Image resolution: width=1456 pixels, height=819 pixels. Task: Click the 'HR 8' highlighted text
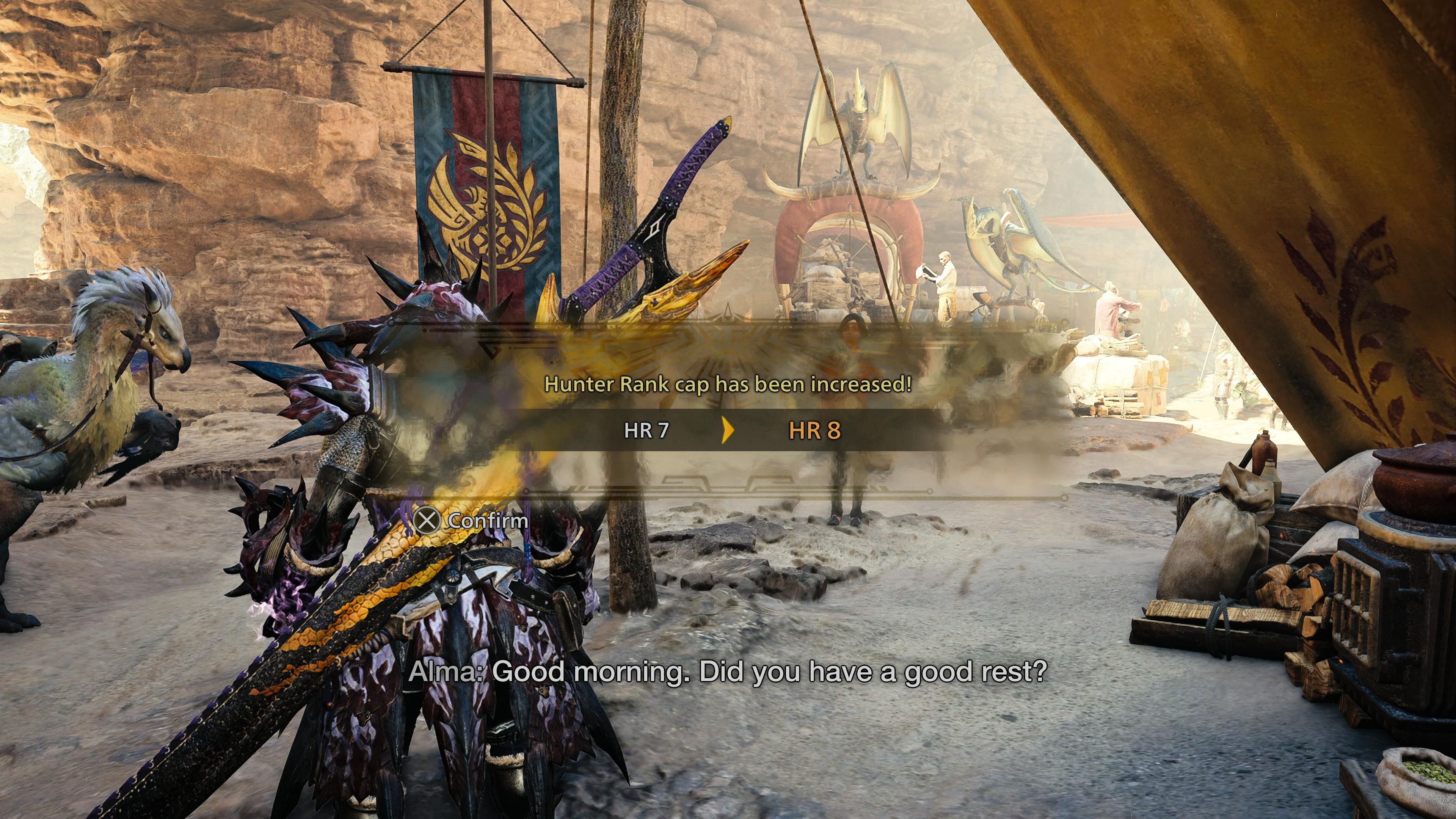point(814,430)
